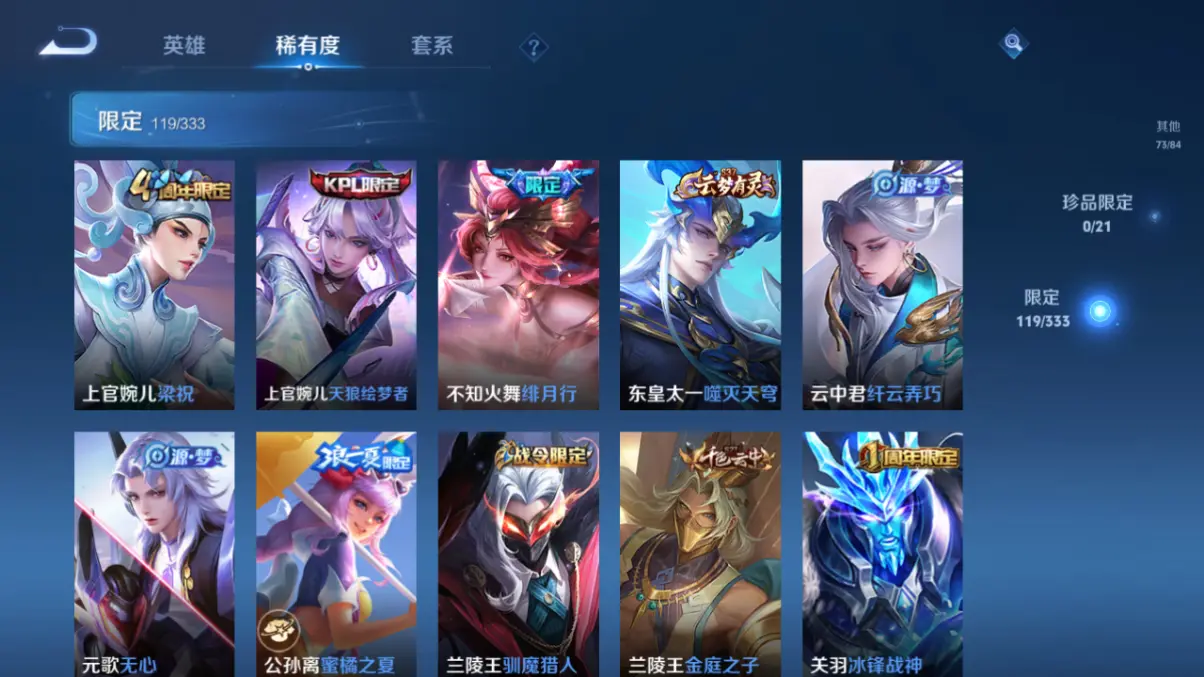1204x677 pixels.
Task: Select the 限定 119/333 sidebar entry
Action: tap(1044, 308)
